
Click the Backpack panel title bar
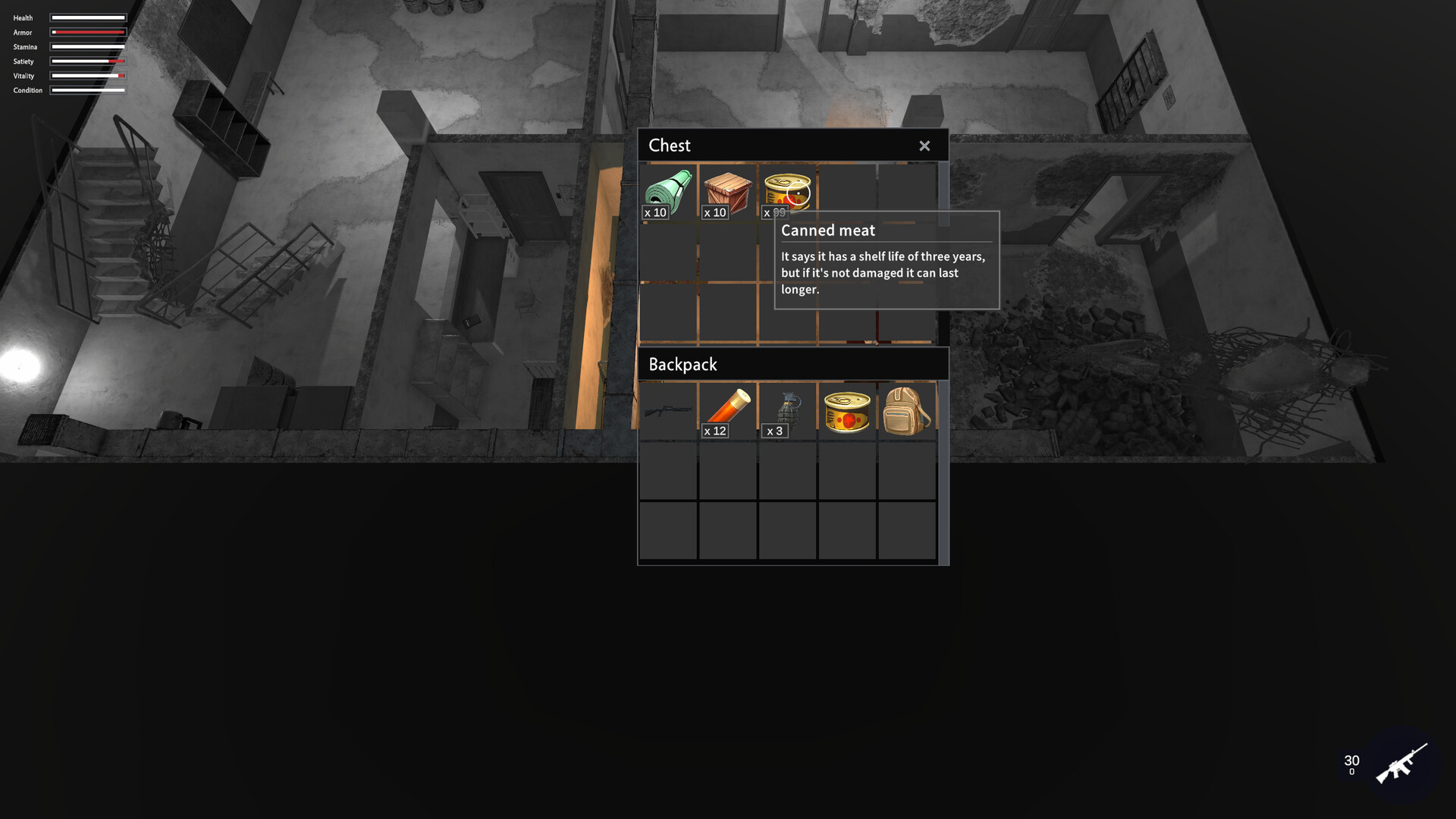pyautogui.click(x=720, y=364)
